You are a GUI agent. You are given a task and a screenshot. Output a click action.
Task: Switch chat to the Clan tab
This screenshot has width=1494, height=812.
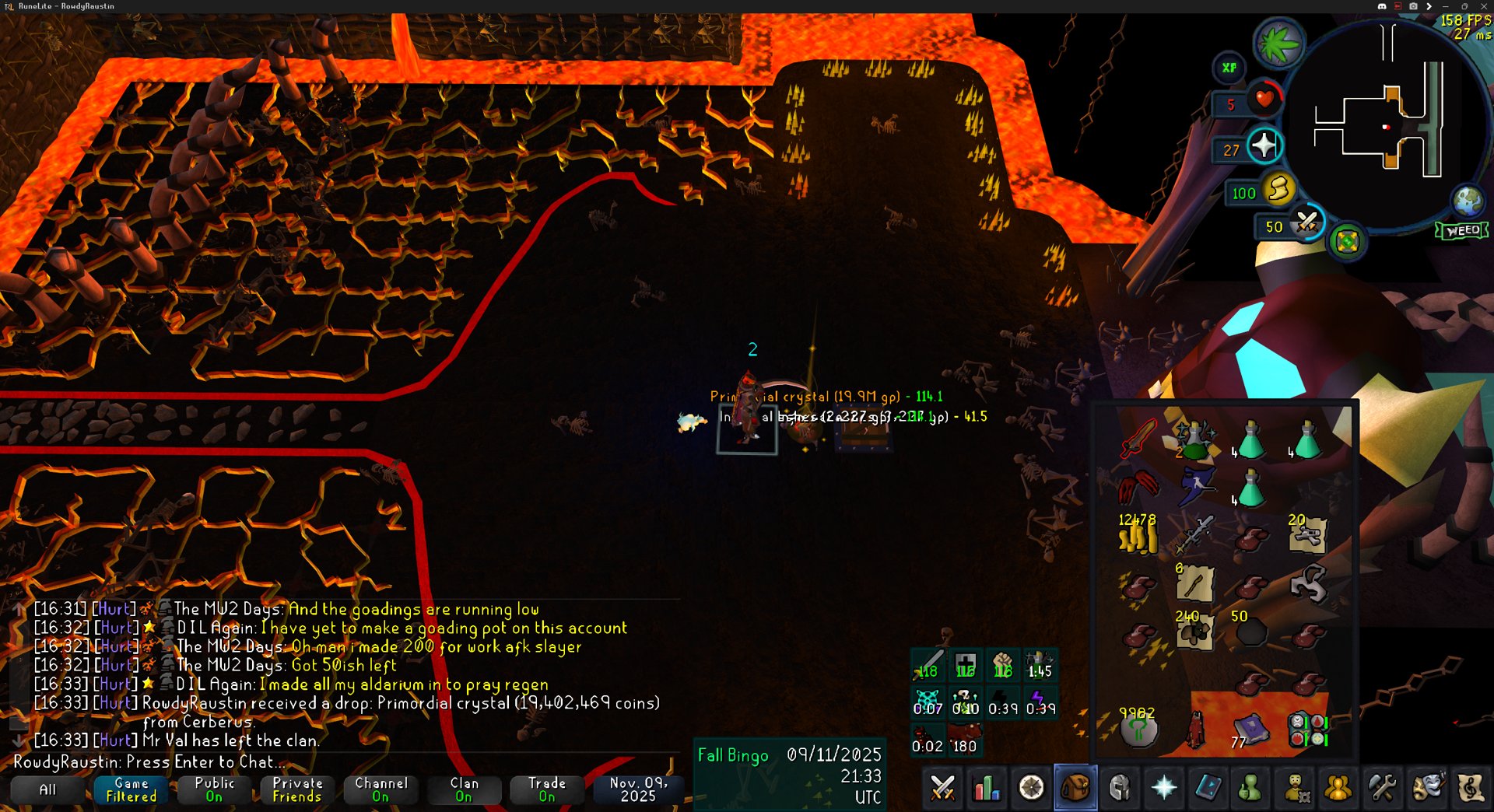coord(464,789)
